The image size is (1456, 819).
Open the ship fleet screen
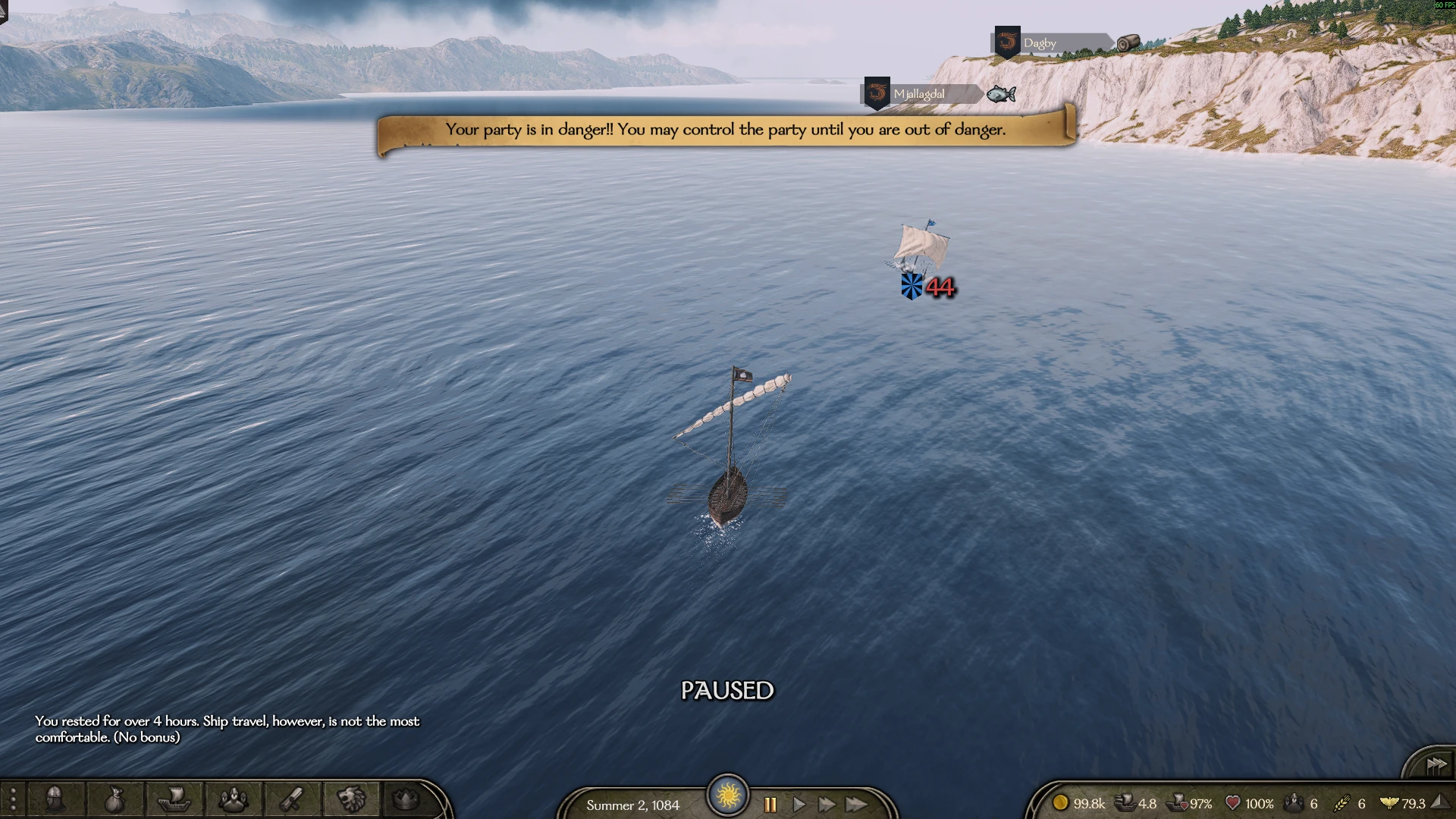(174, 799)
